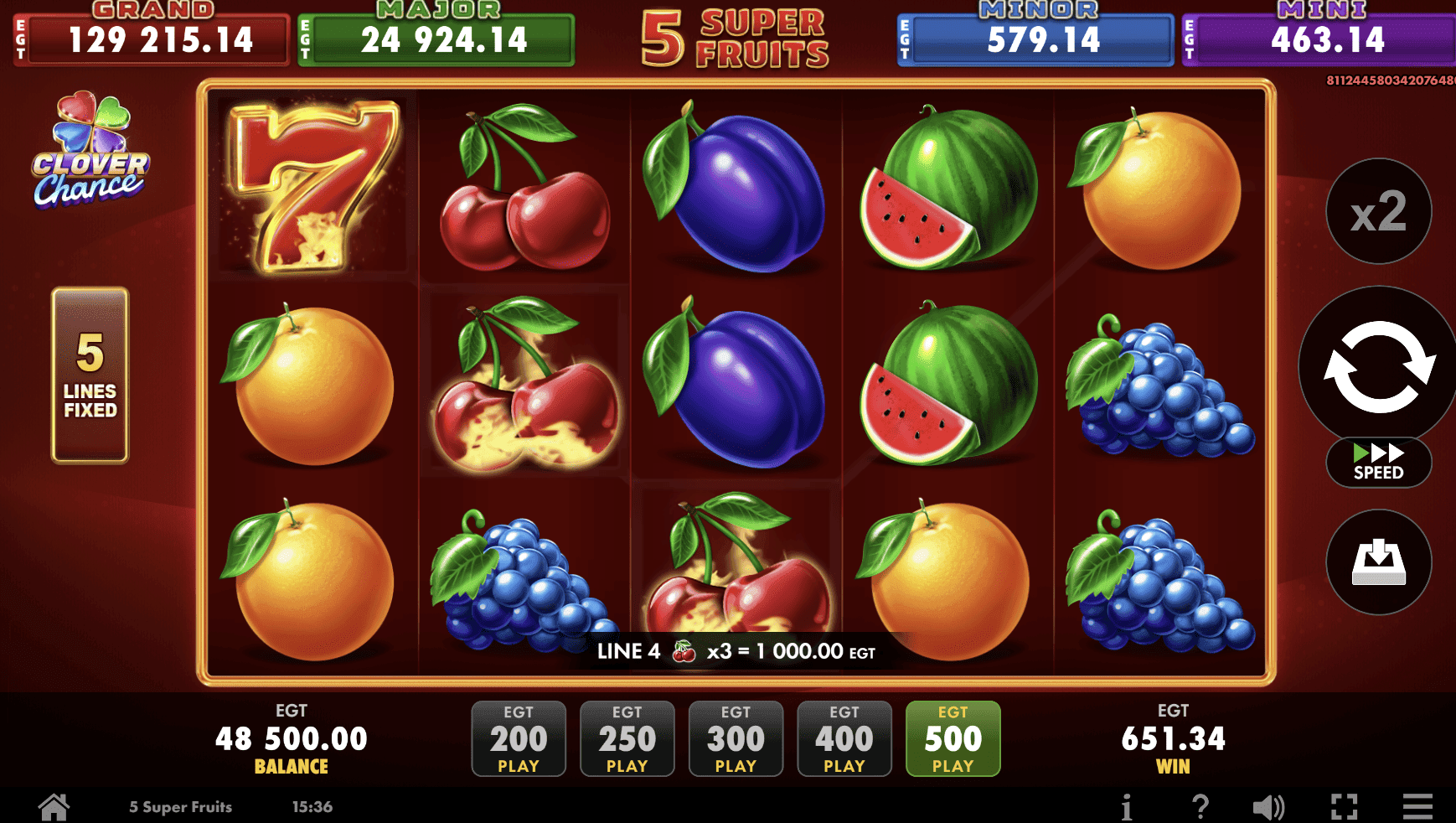Activate the x2 gamble feature
Screen dimensions: 1456x823
pos(1379,211)
